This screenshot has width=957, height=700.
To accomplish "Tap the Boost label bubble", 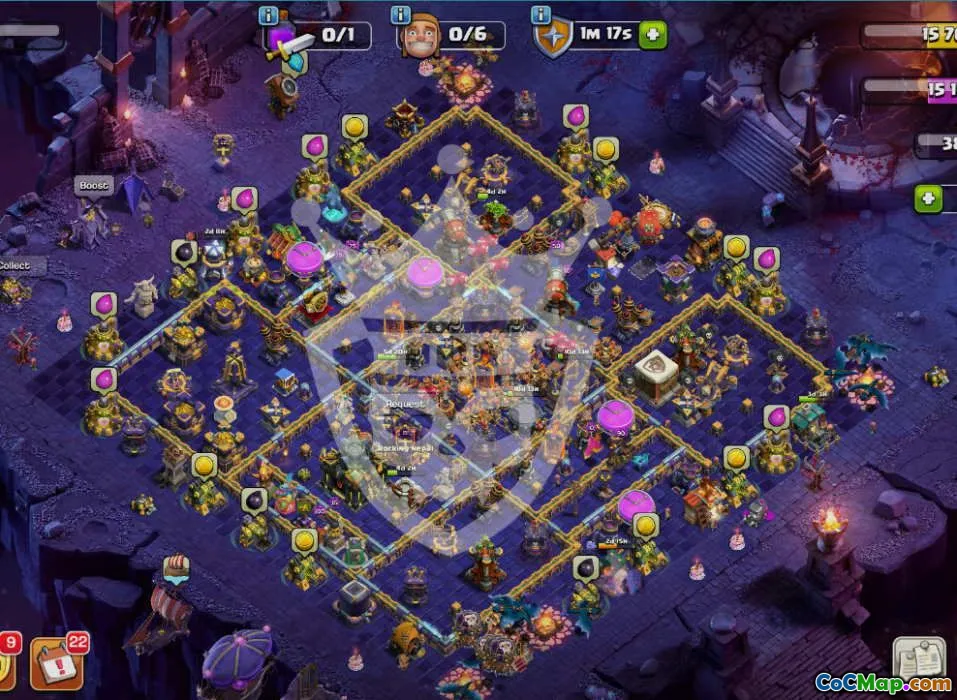I will click(93, 186).
